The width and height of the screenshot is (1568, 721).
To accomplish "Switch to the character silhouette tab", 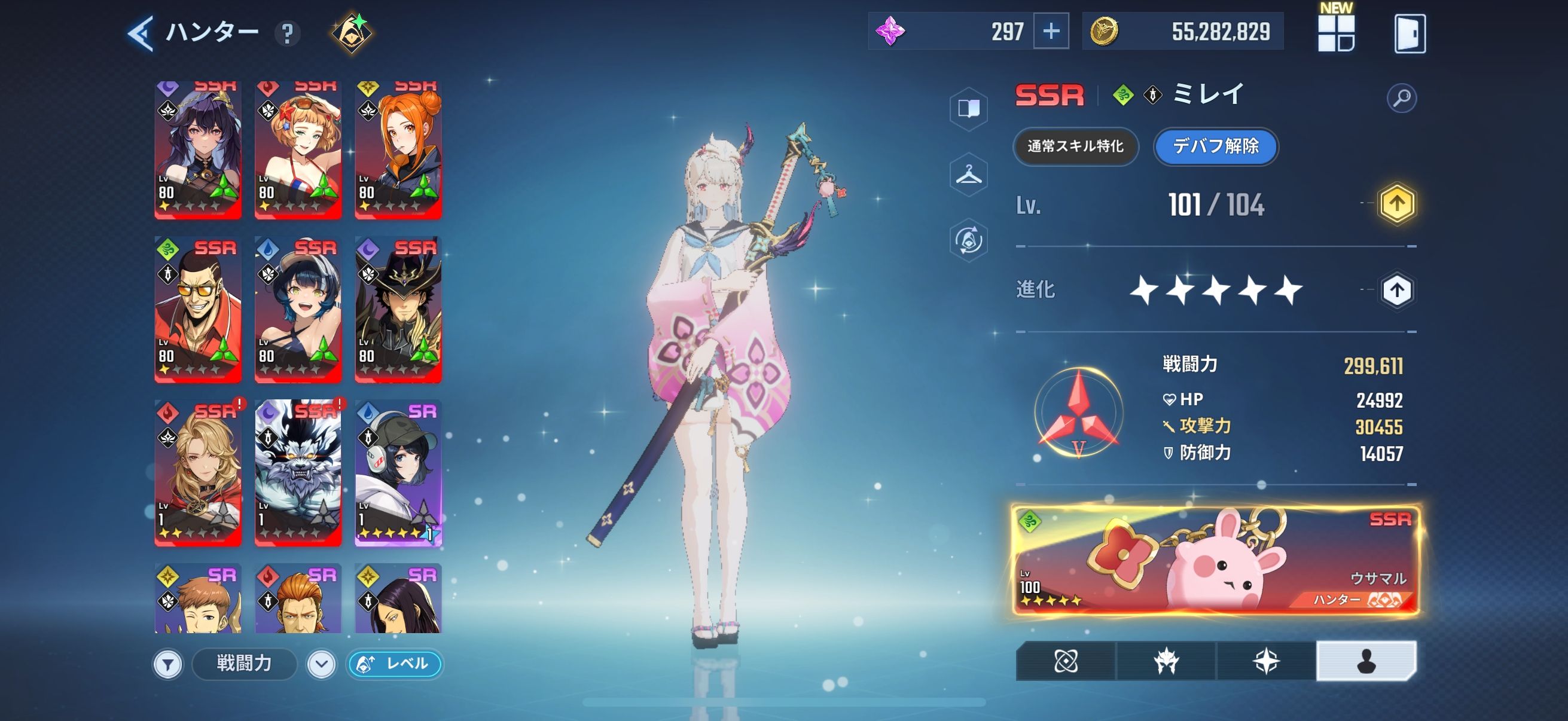I will point(1366,661).
